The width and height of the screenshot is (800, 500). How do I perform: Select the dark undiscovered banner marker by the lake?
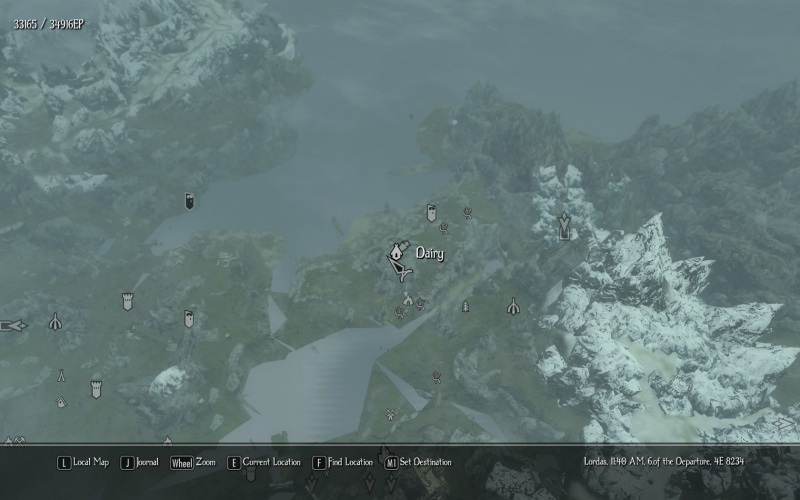click(x=189, y=202)
